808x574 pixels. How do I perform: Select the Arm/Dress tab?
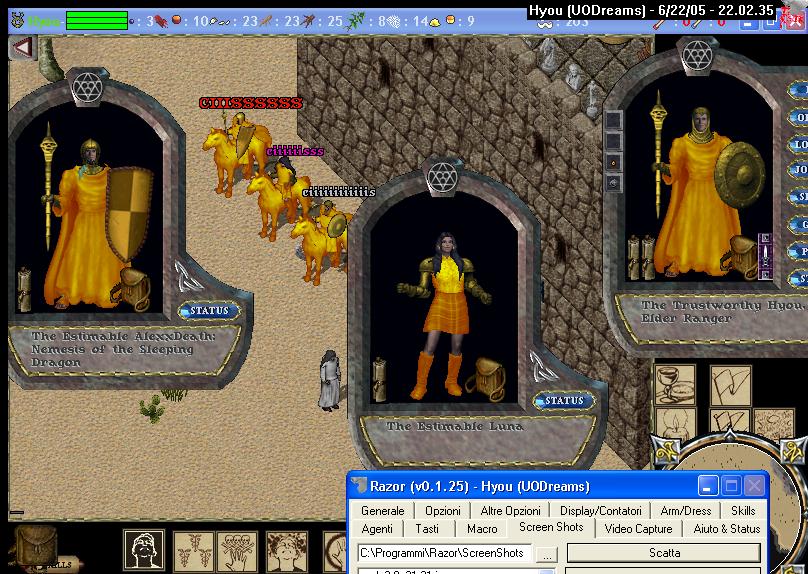pyautogui.click(x=685, y=511)
